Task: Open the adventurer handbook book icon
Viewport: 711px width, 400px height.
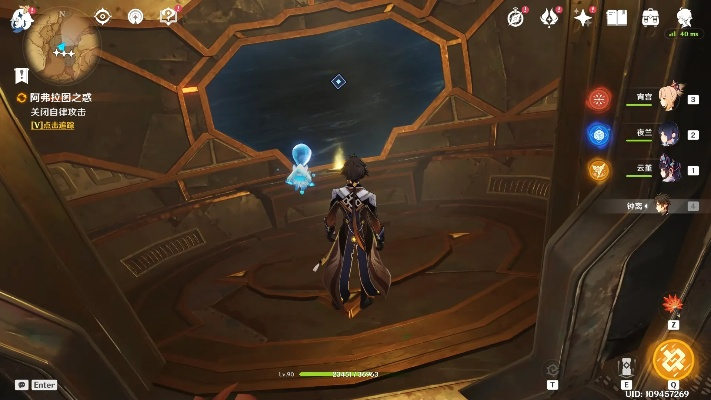Action: click(x=617, y=17)
